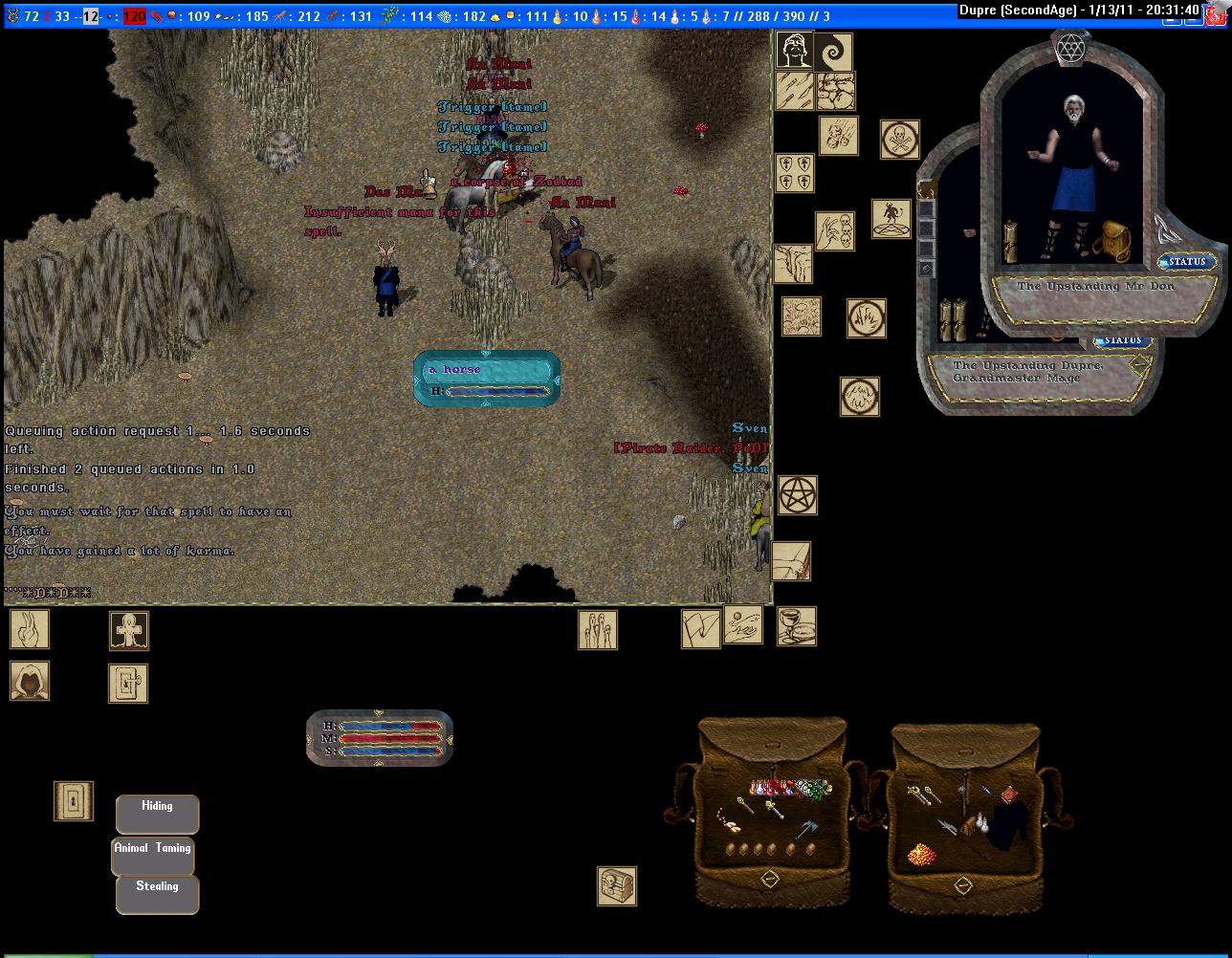This screenshot has height=958, width=1232.
Task: Cast the hand with three skulls spell
Action: pyautogui.click(x=834, y=231)
